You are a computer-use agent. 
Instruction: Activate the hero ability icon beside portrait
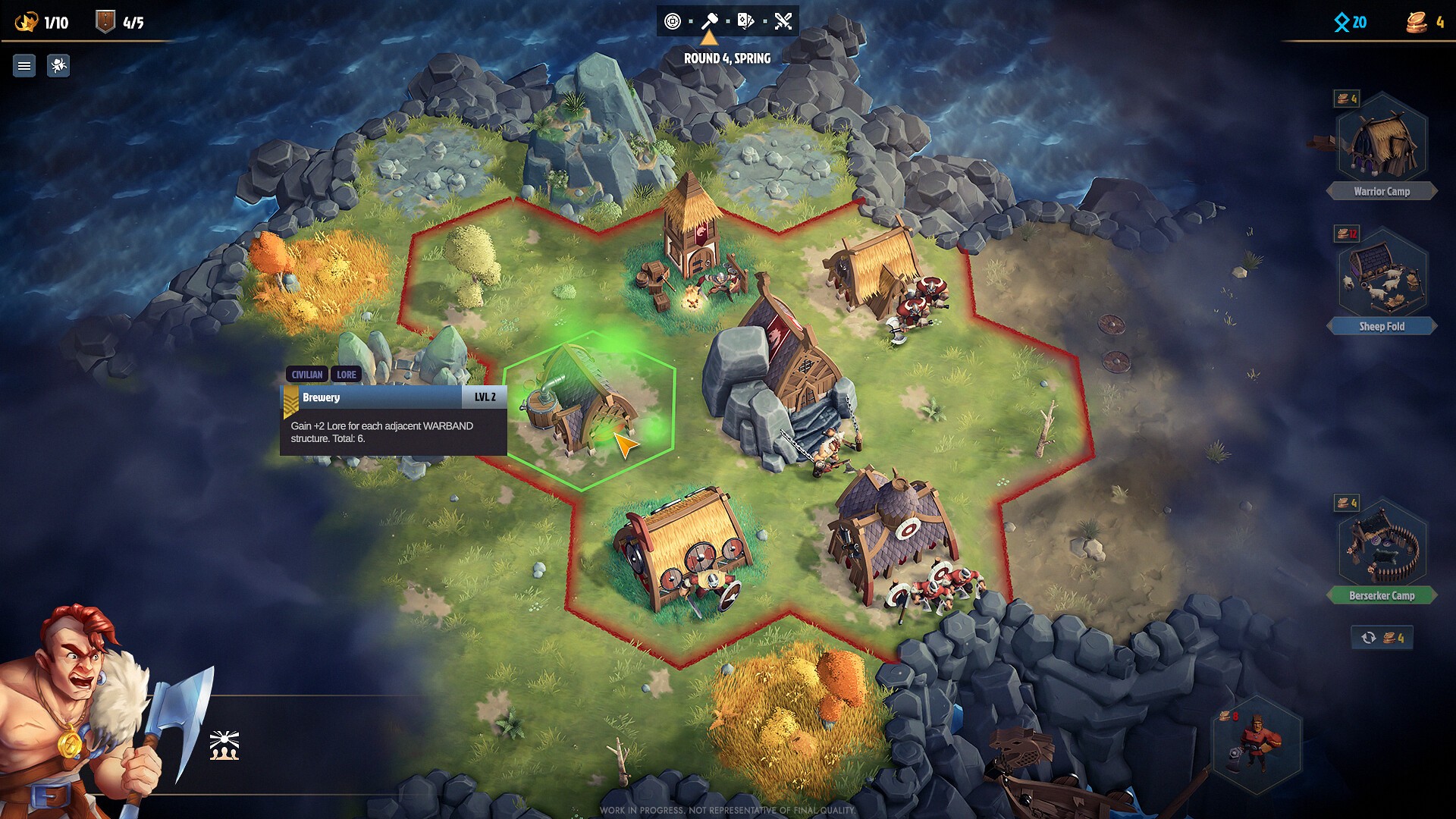tap(224, 745)
